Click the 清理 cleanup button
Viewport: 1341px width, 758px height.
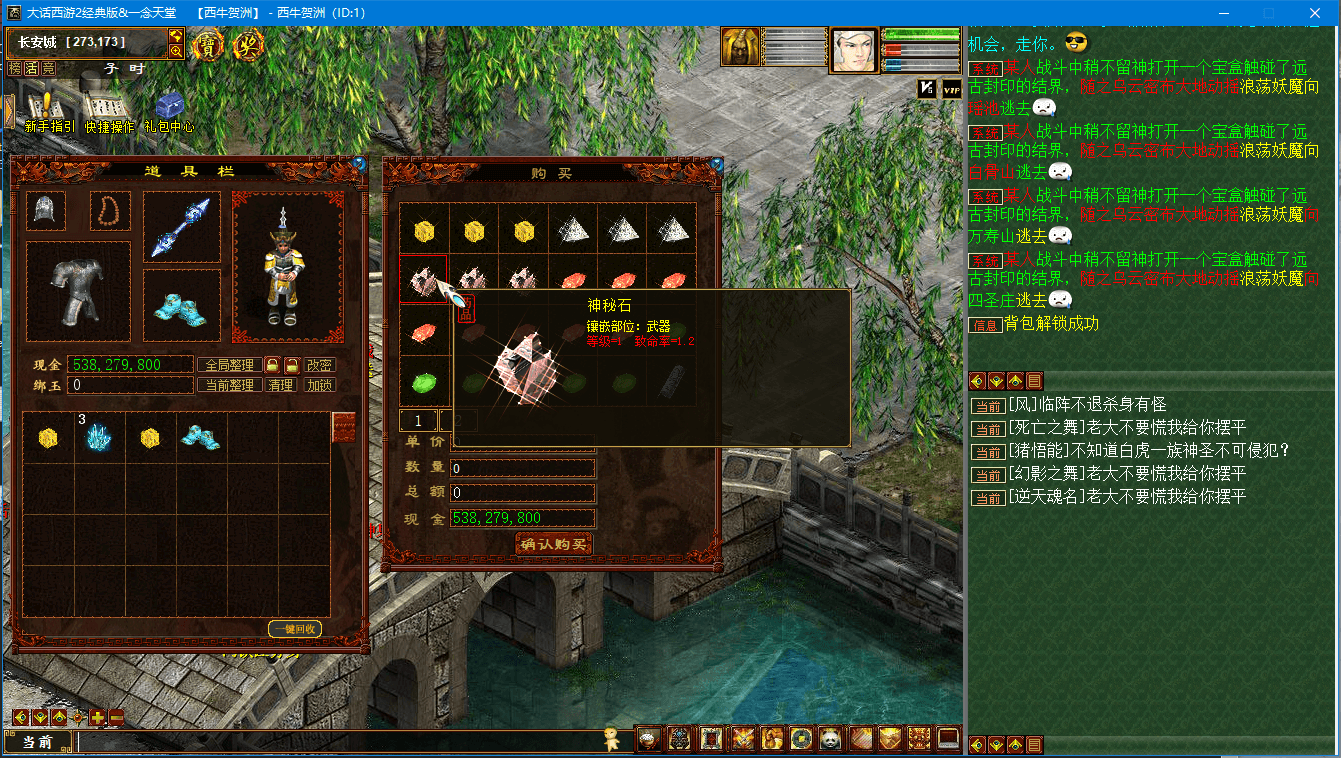280,385
